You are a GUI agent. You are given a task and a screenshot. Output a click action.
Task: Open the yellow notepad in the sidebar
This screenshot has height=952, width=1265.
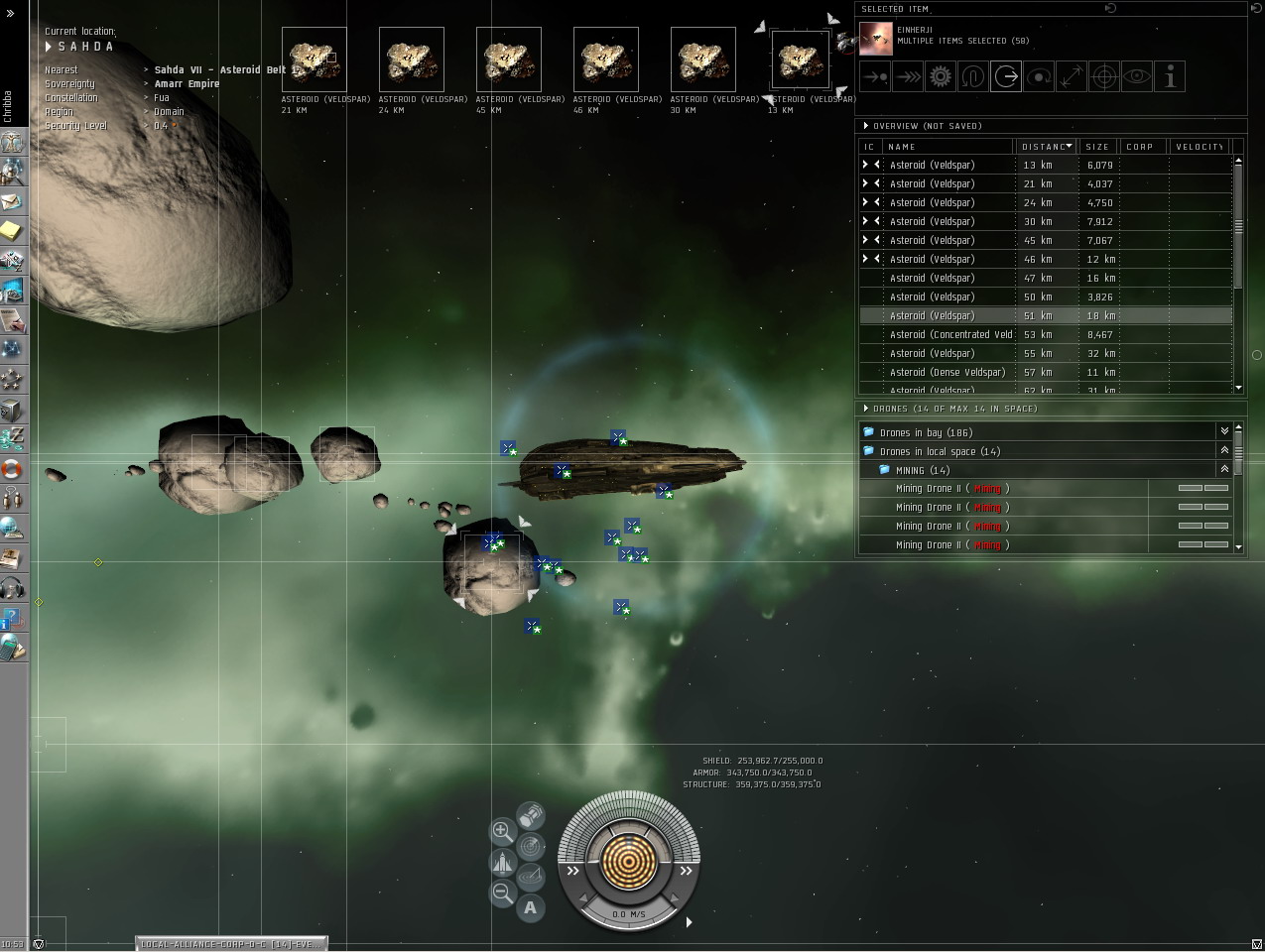click(x=12, y=231)
